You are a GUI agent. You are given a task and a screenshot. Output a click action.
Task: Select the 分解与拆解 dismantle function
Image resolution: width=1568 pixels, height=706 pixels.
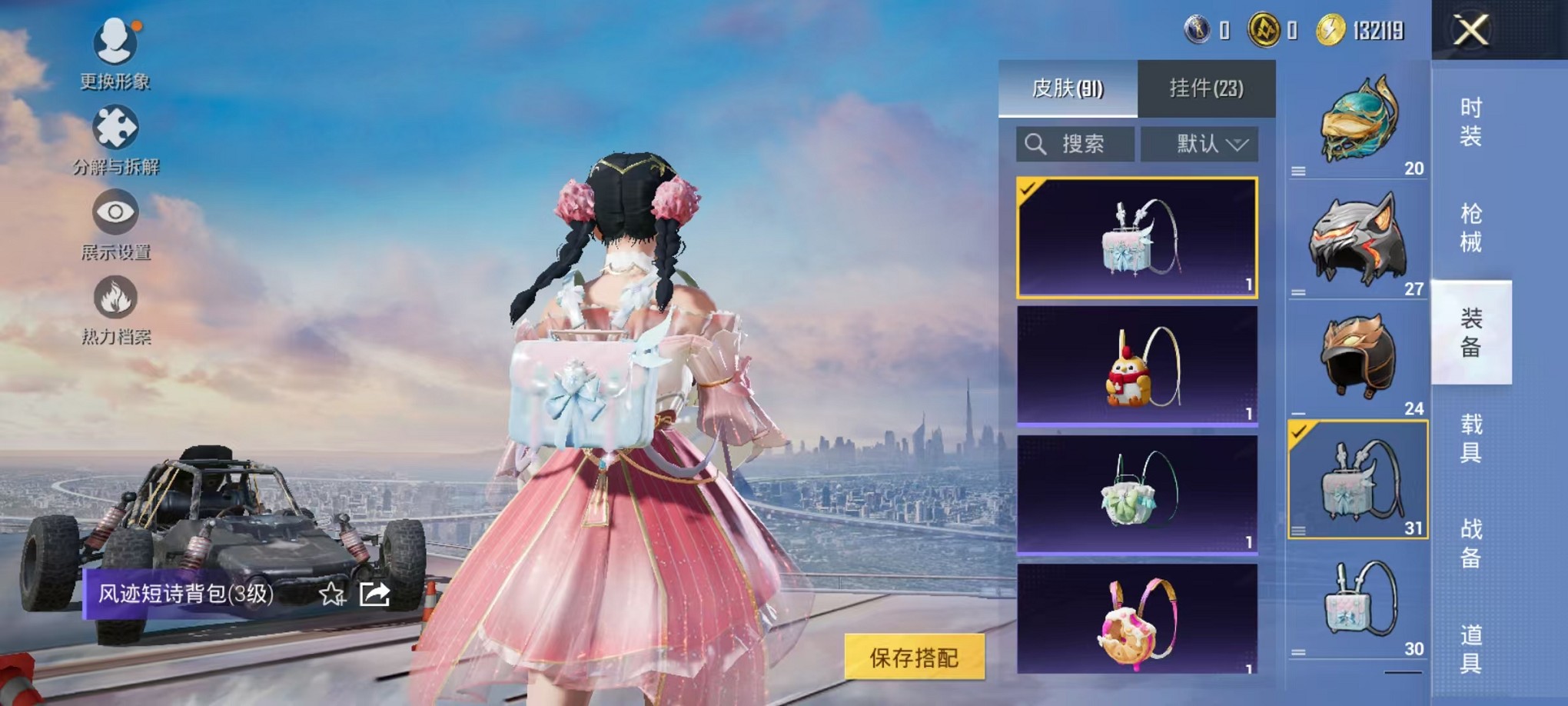pyautogui.click(x=114, y=142)
